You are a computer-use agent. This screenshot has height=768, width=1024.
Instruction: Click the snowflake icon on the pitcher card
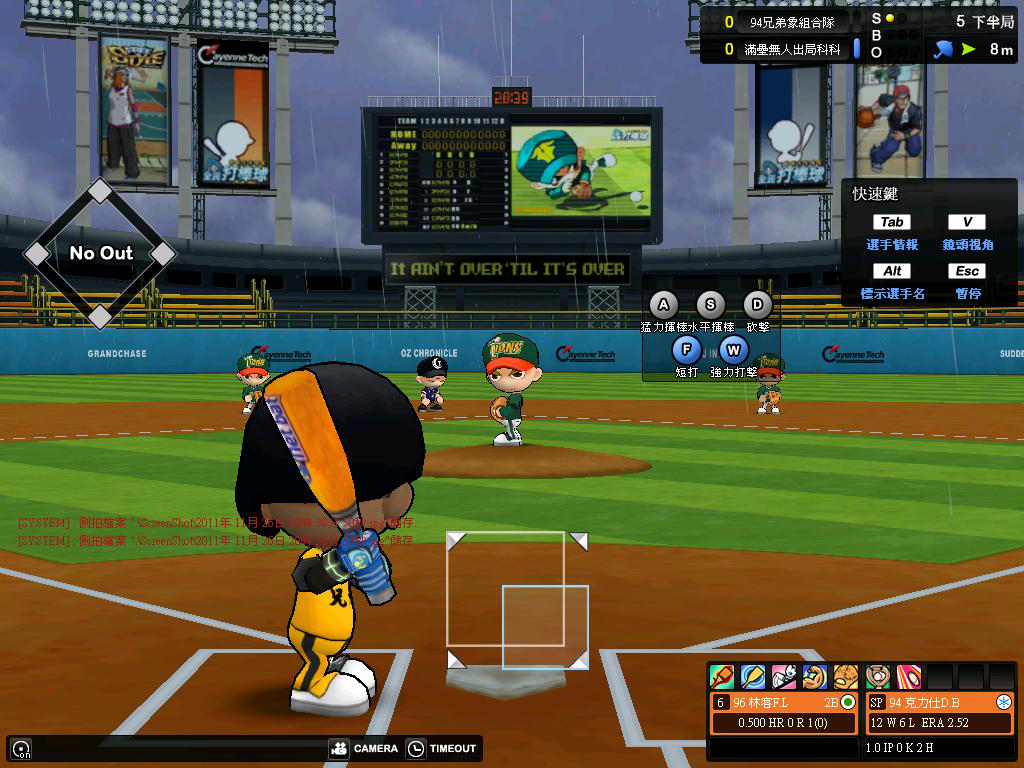[1003, 702]
